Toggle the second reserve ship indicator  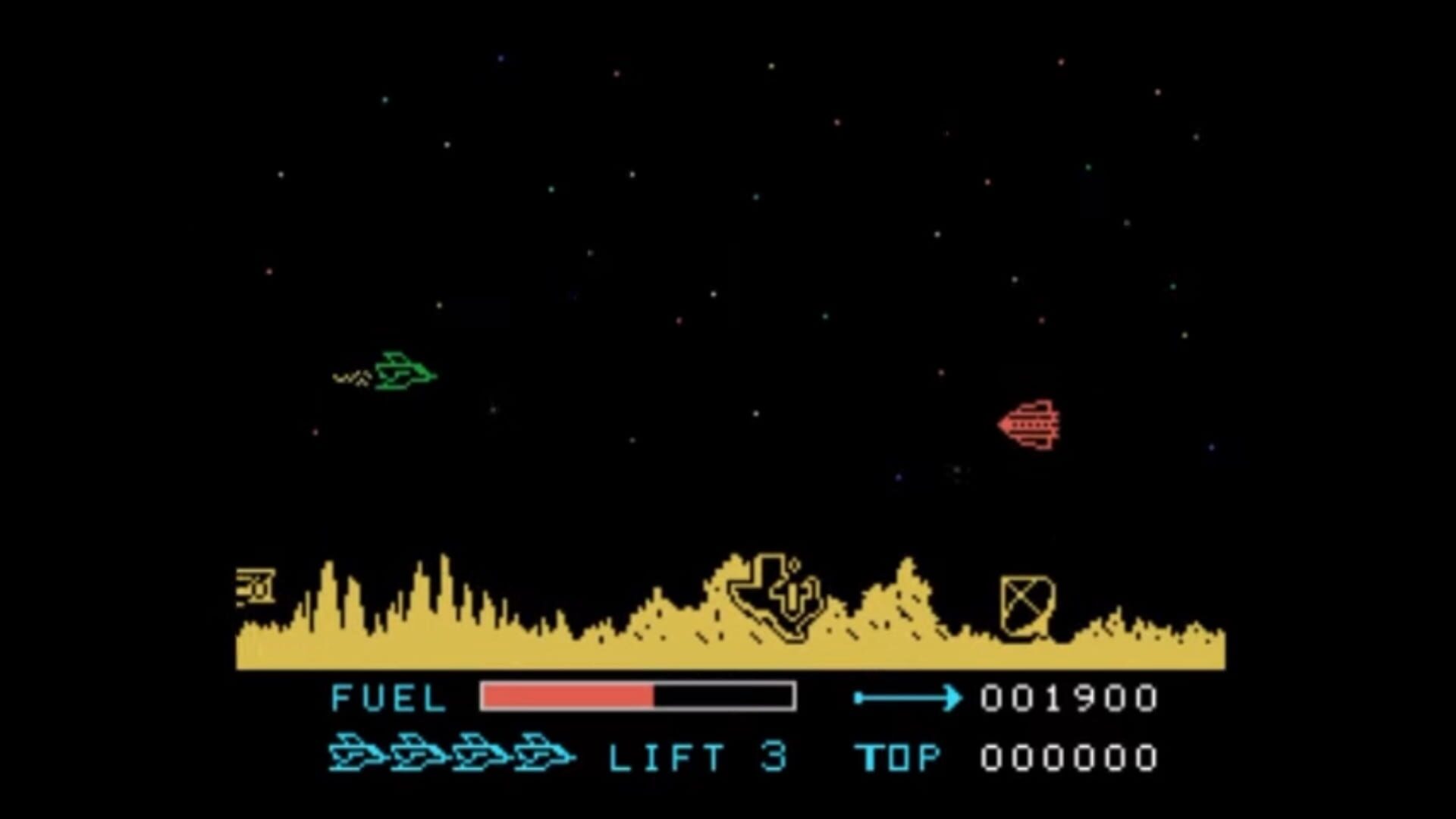[x=416, y=751]
